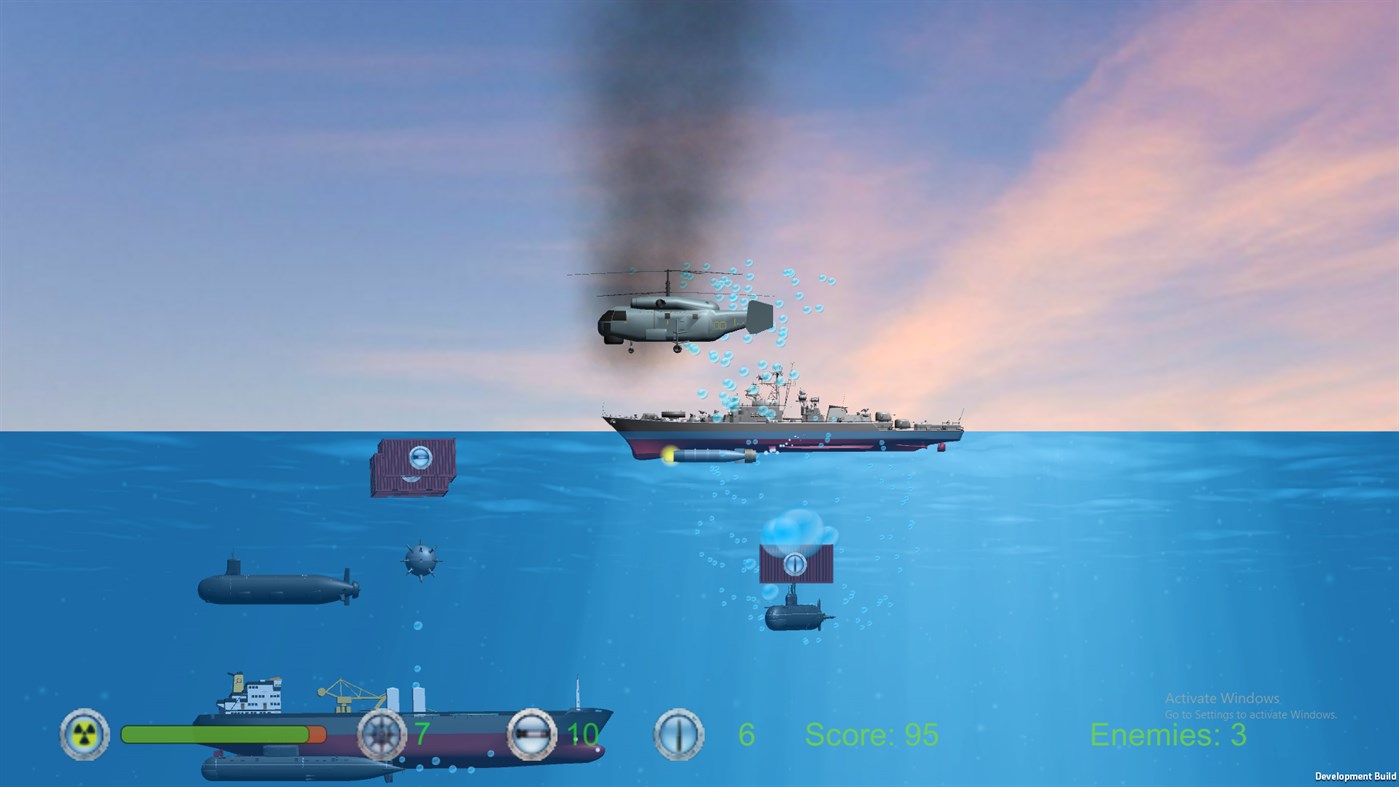Click the sinking cargo container
Image resolution: width=1399 pixels, height=787 pixels.
point(414,466)
